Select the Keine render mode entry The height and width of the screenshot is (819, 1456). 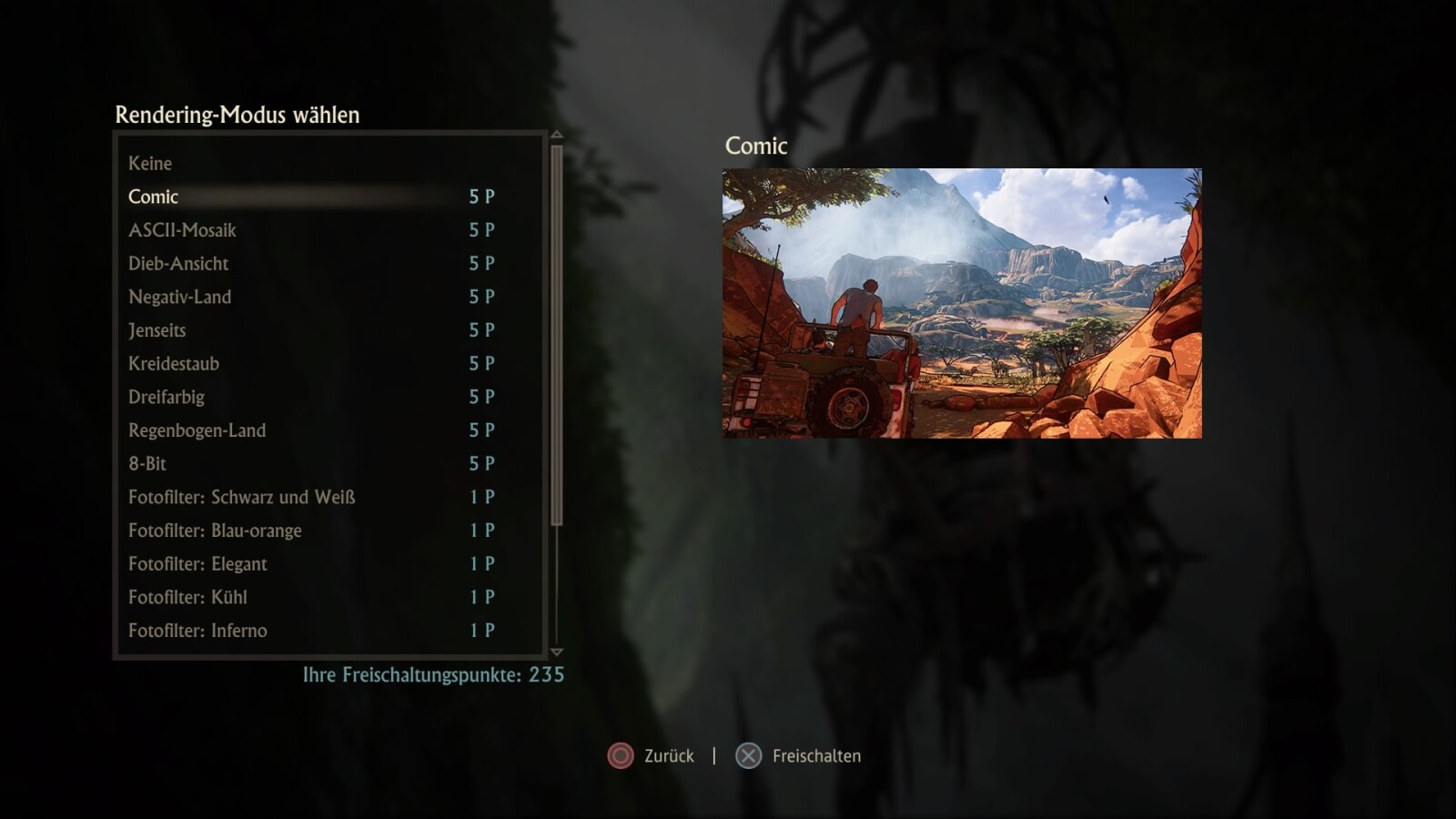coord(150,164)
